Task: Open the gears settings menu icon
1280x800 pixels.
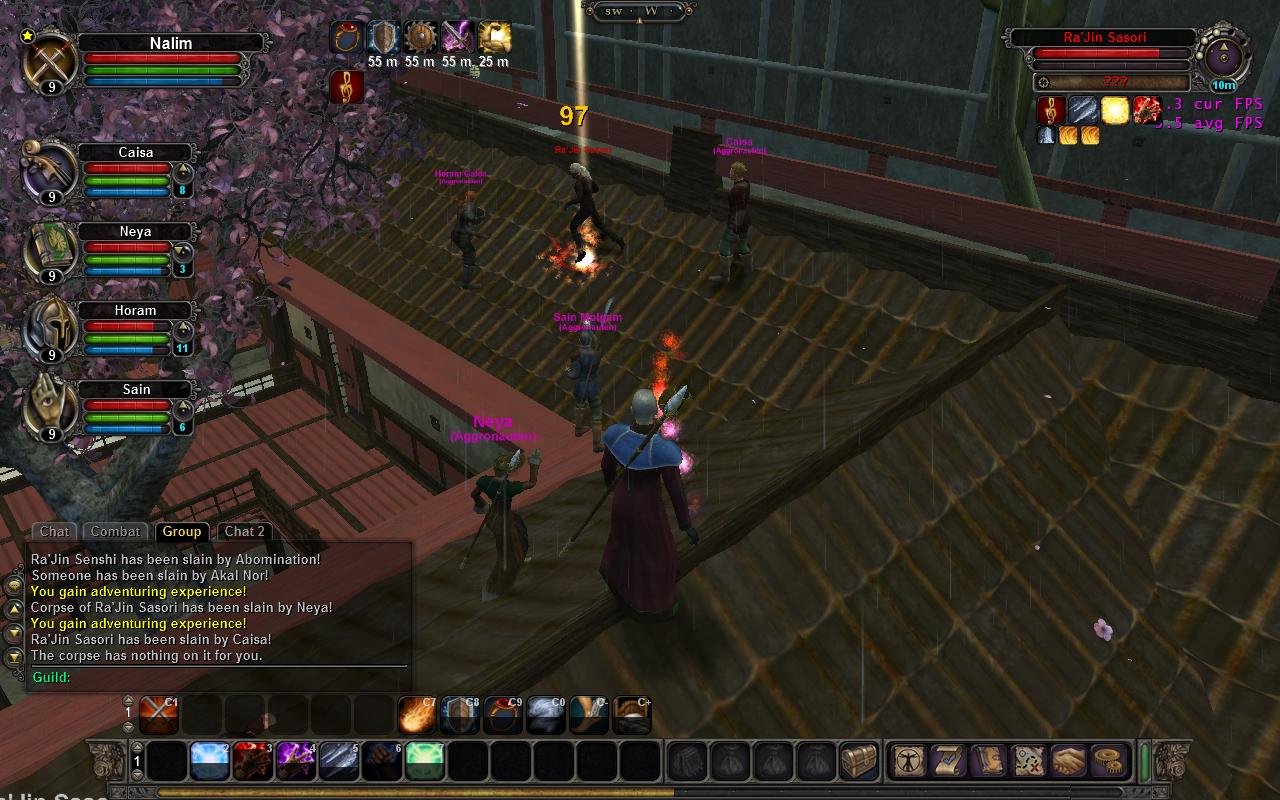Action: [1107, 762]
